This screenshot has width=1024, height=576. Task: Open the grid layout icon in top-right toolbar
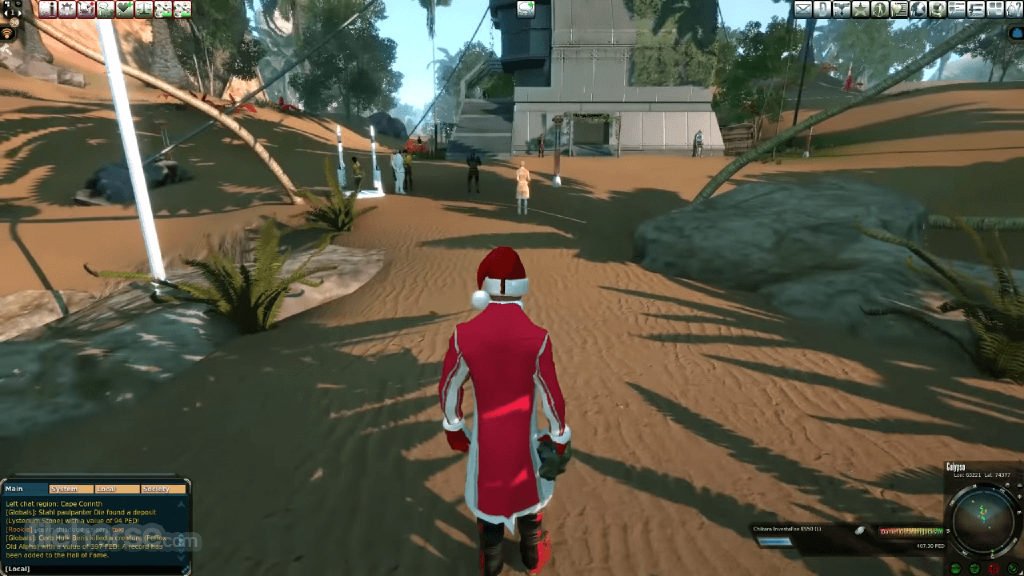(x=994, y=9)
